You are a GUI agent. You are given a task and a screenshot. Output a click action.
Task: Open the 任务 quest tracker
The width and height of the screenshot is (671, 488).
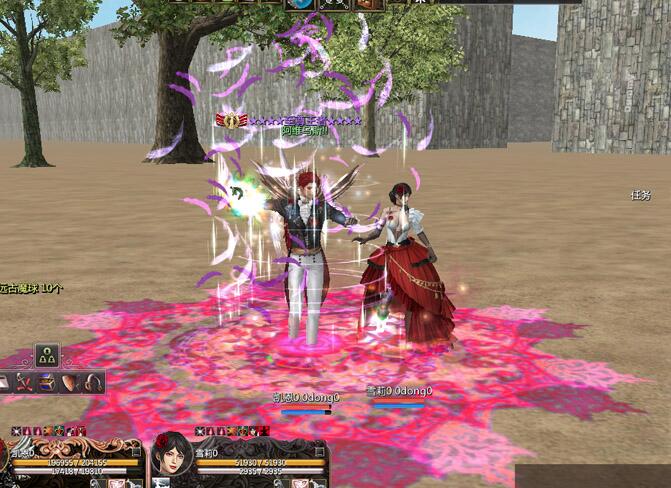pos(641,195)
